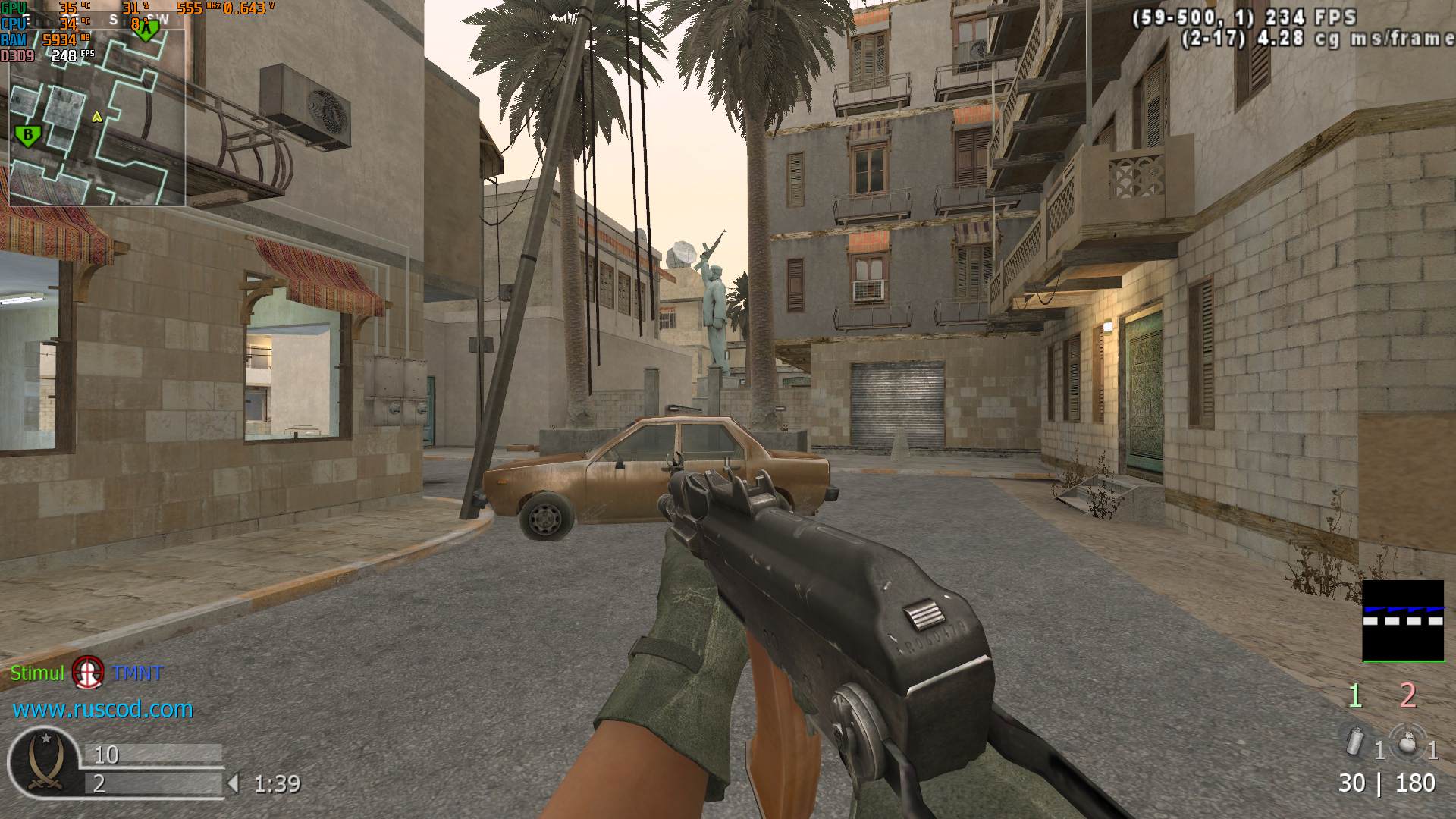Screen dimensions: 1456x819
Task: Select the A objective marker on minimap
Action: click(x=147, y=29)
